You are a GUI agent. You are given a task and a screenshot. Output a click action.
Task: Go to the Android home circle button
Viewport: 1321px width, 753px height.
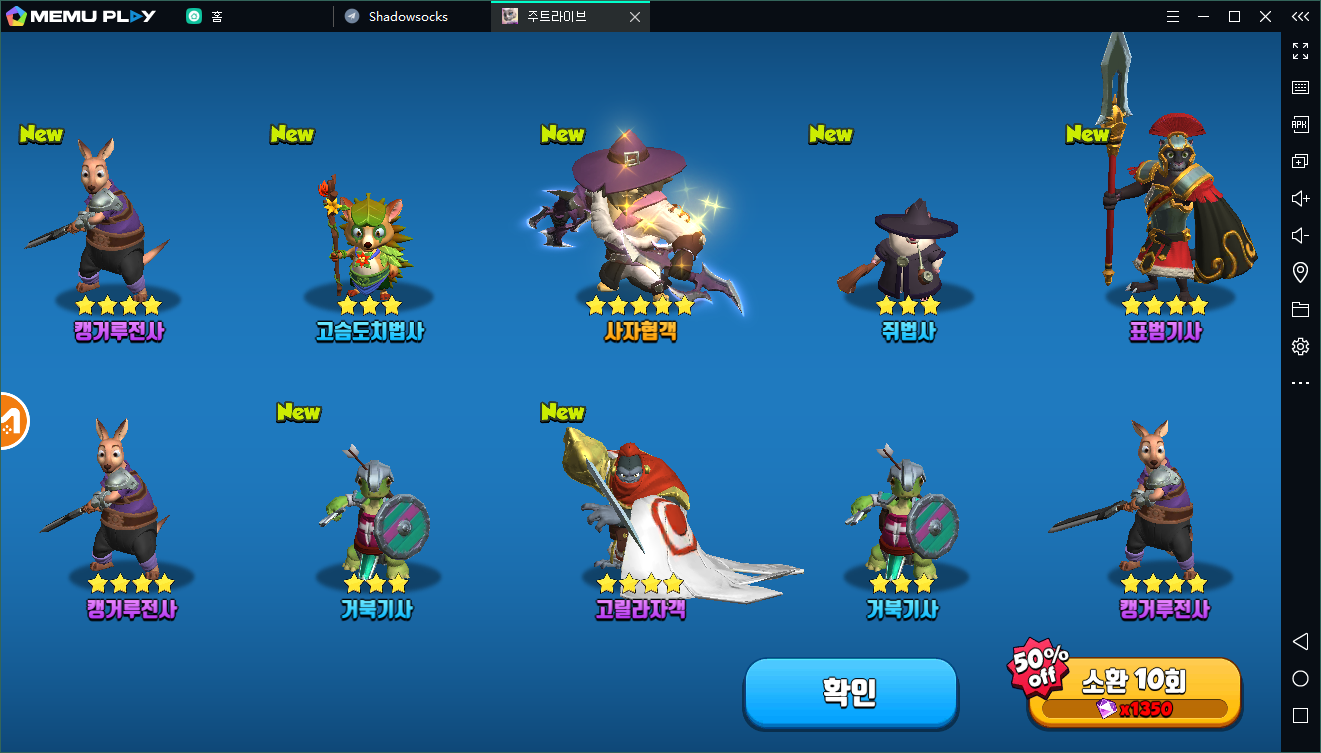(1300, 679)
